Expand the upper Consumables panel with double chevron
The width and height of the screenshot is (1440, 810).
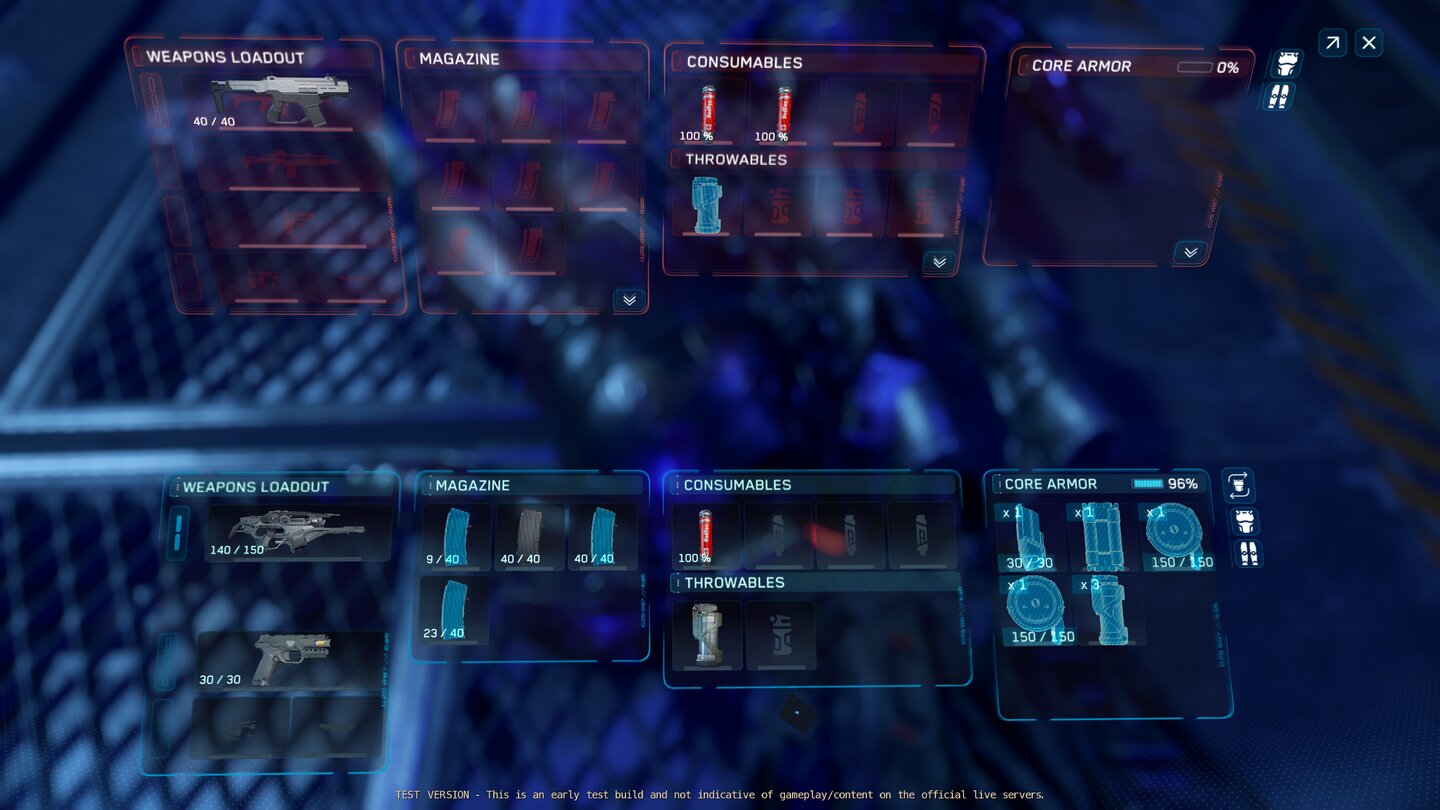(938, 262)
